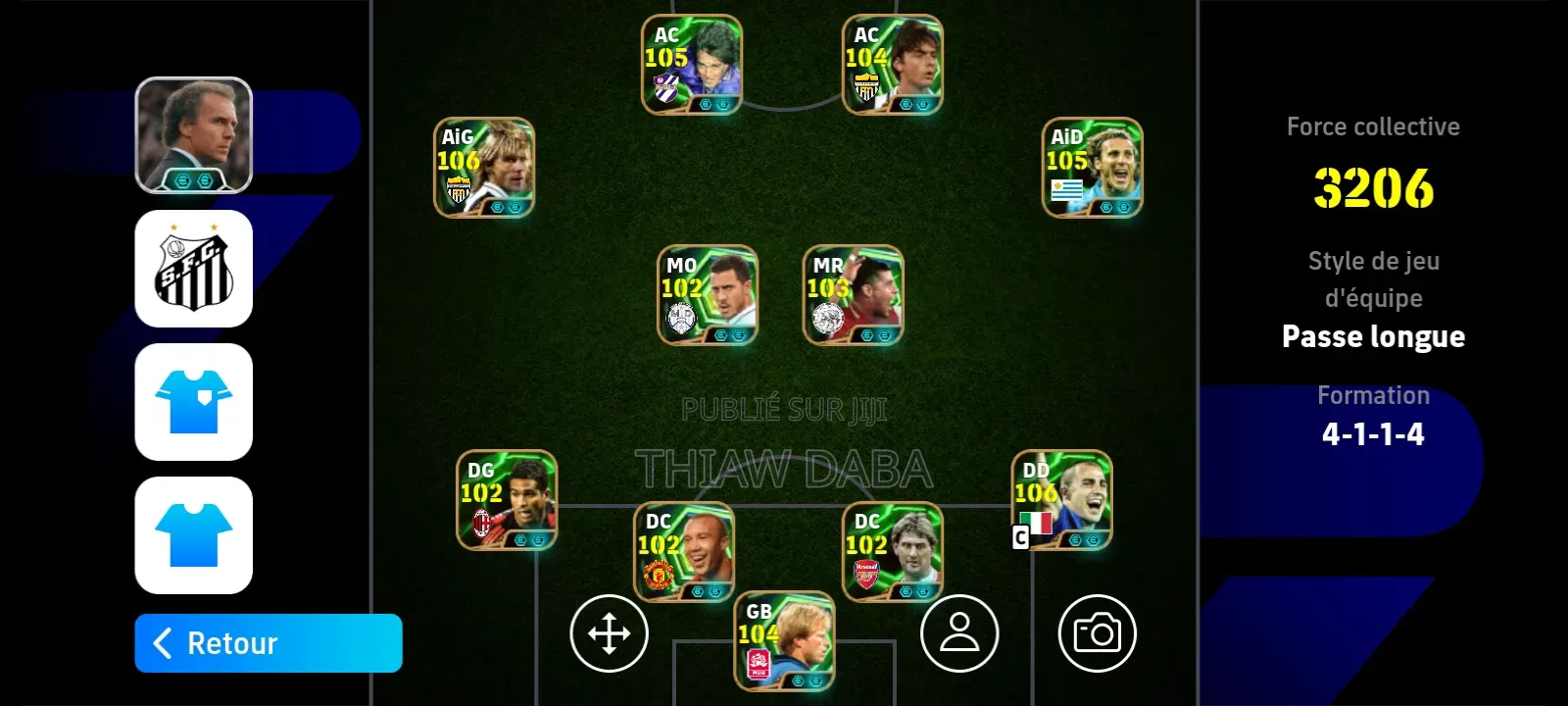Open the player profile icon

(x=959, y=633)
